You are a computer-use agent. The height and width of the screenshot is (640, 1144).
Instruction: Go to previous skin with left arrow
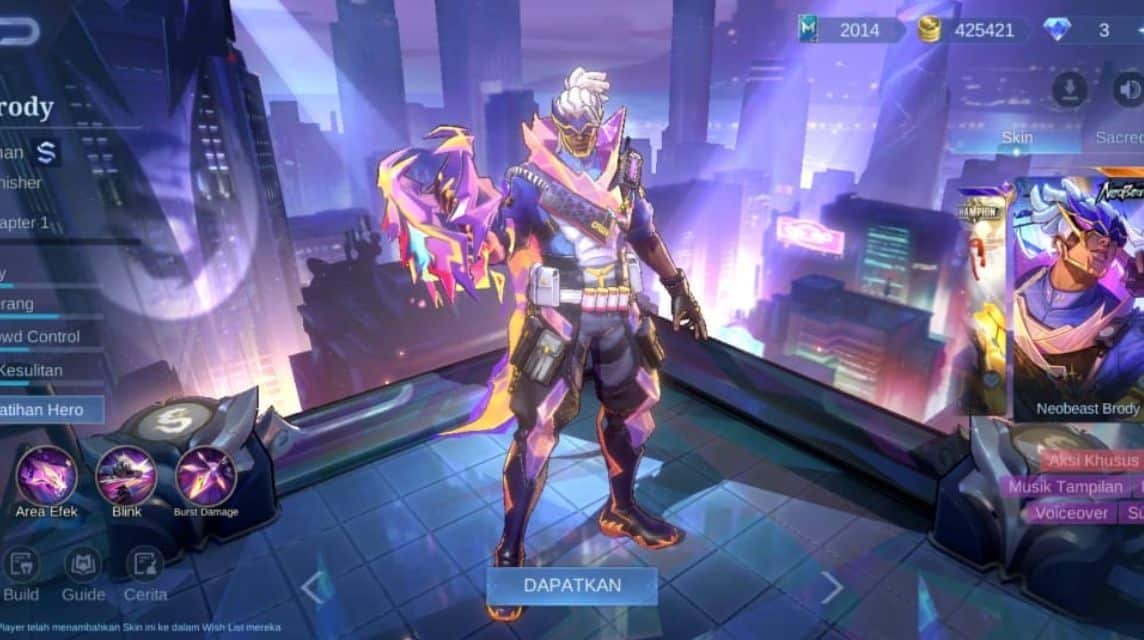[x=312, y=588]
